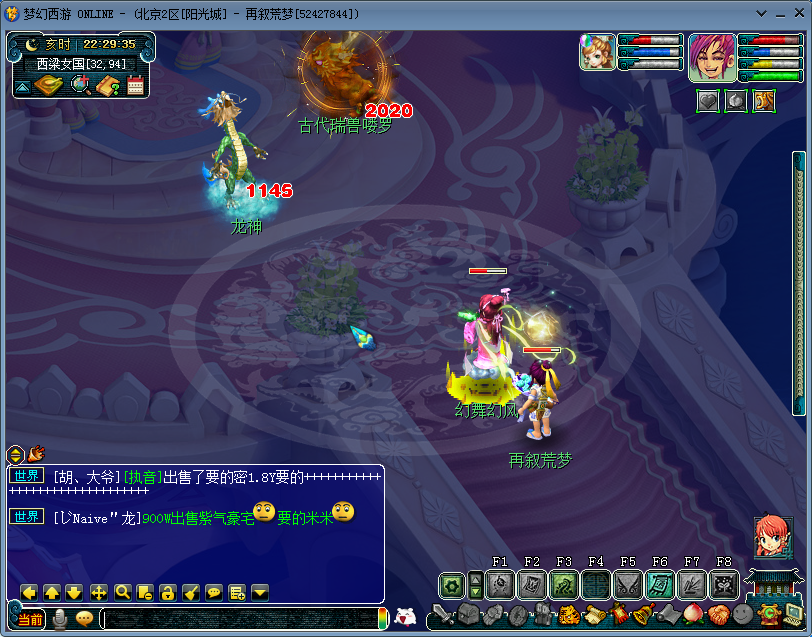Lock the chat window with the padlock button
812x637 pixels.
[x=168, y=592]
